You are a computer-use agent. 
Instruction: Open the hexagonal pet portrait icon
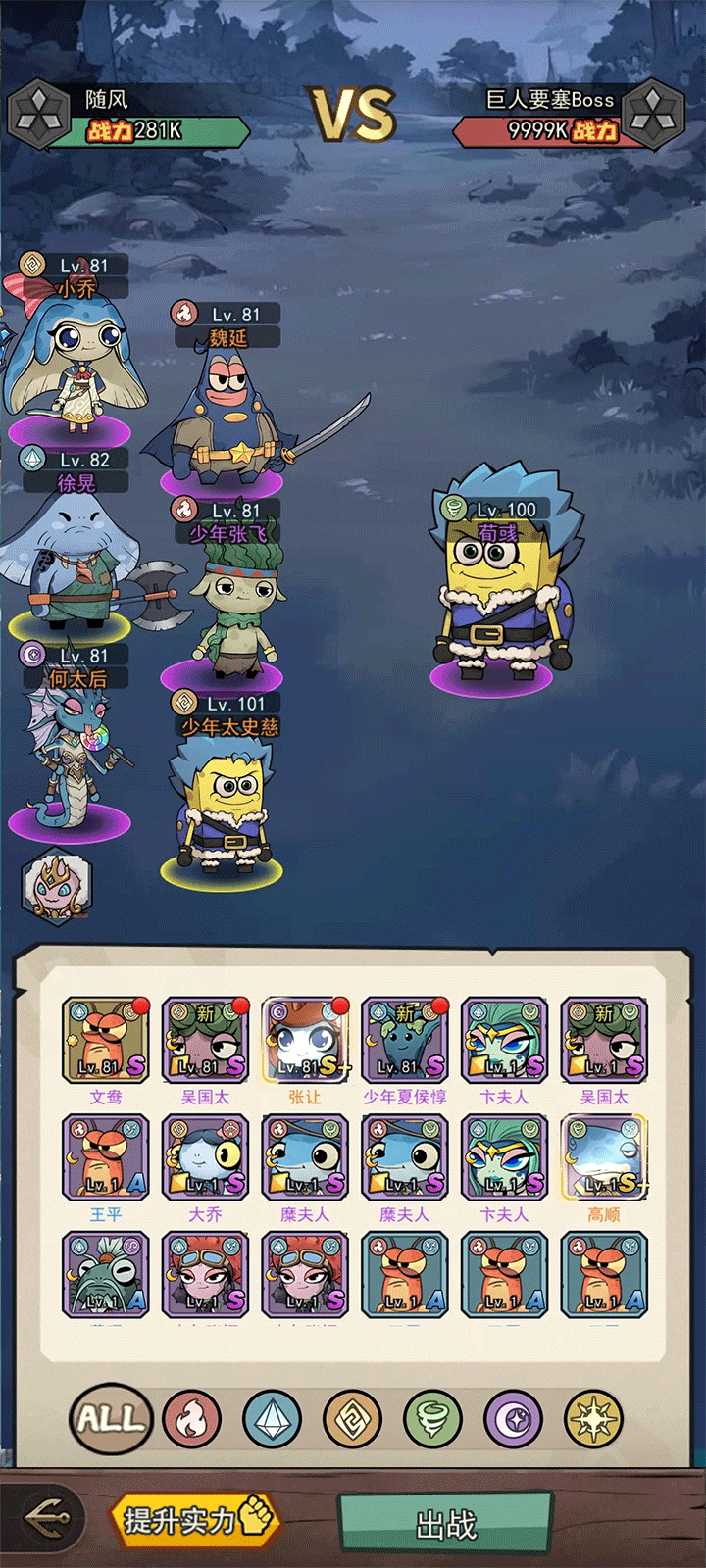57,887
